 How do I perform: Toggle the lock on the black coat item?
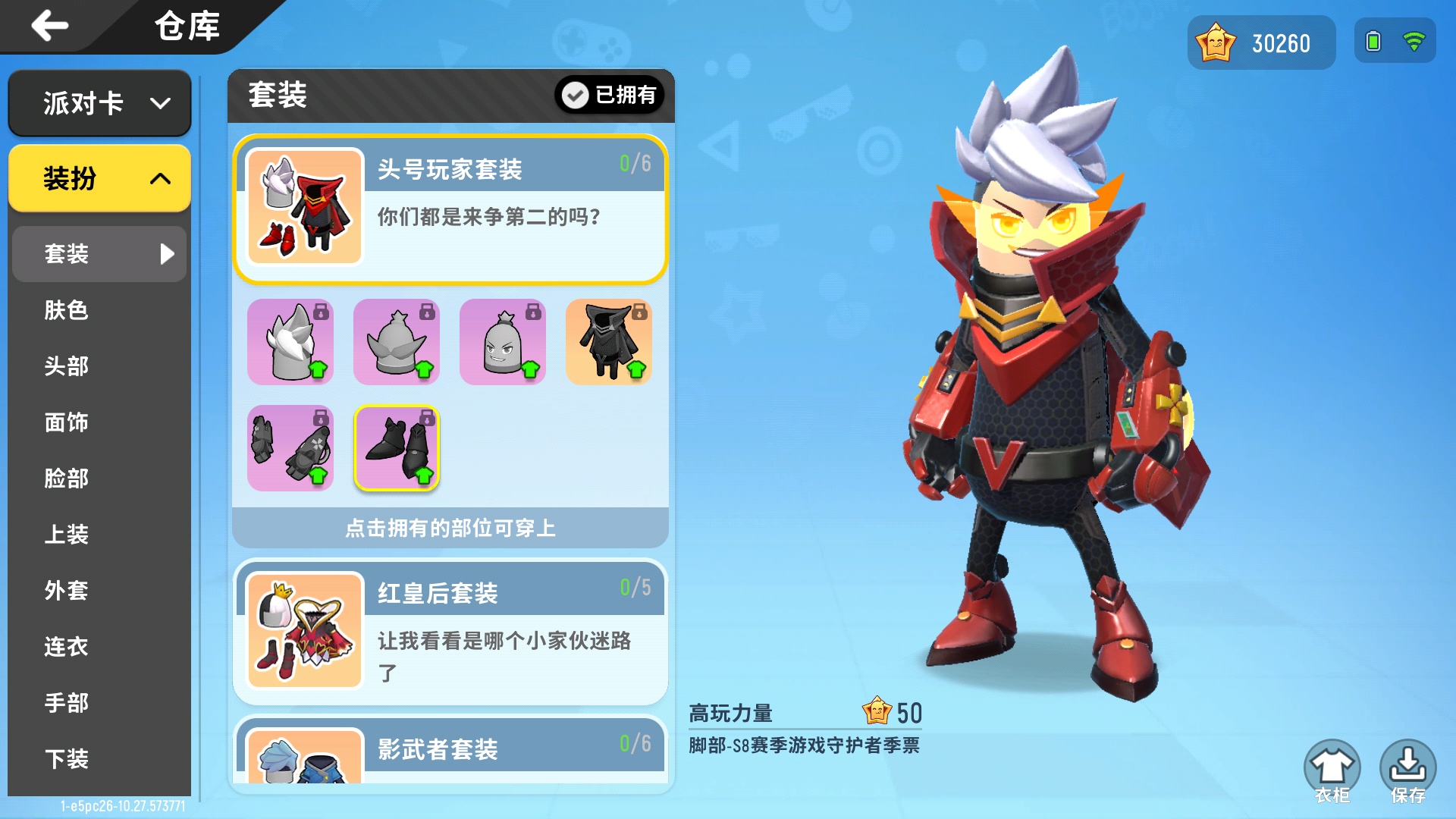coord(639,312)
